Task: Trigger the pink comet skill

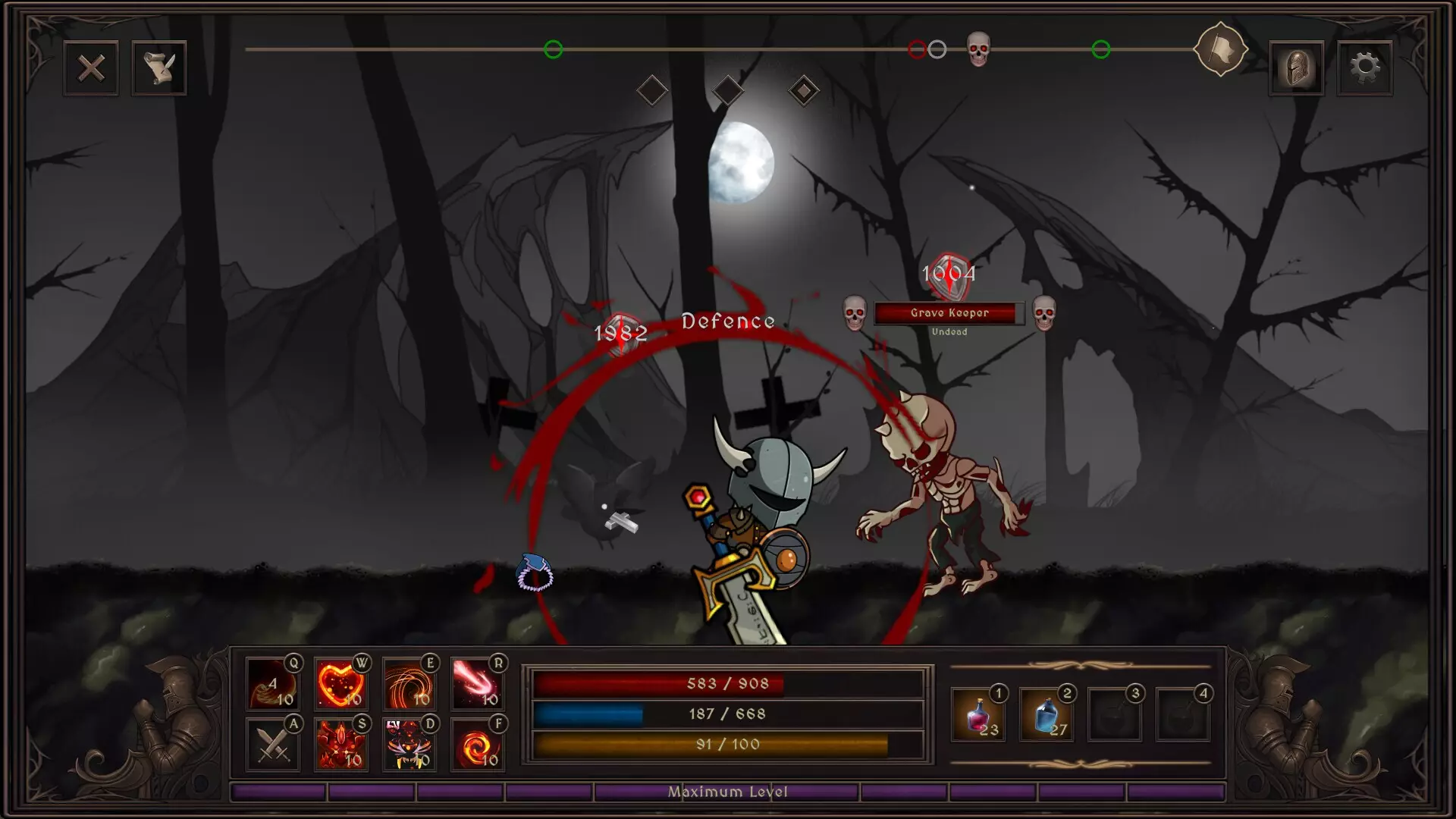Action: pos(477,684)
